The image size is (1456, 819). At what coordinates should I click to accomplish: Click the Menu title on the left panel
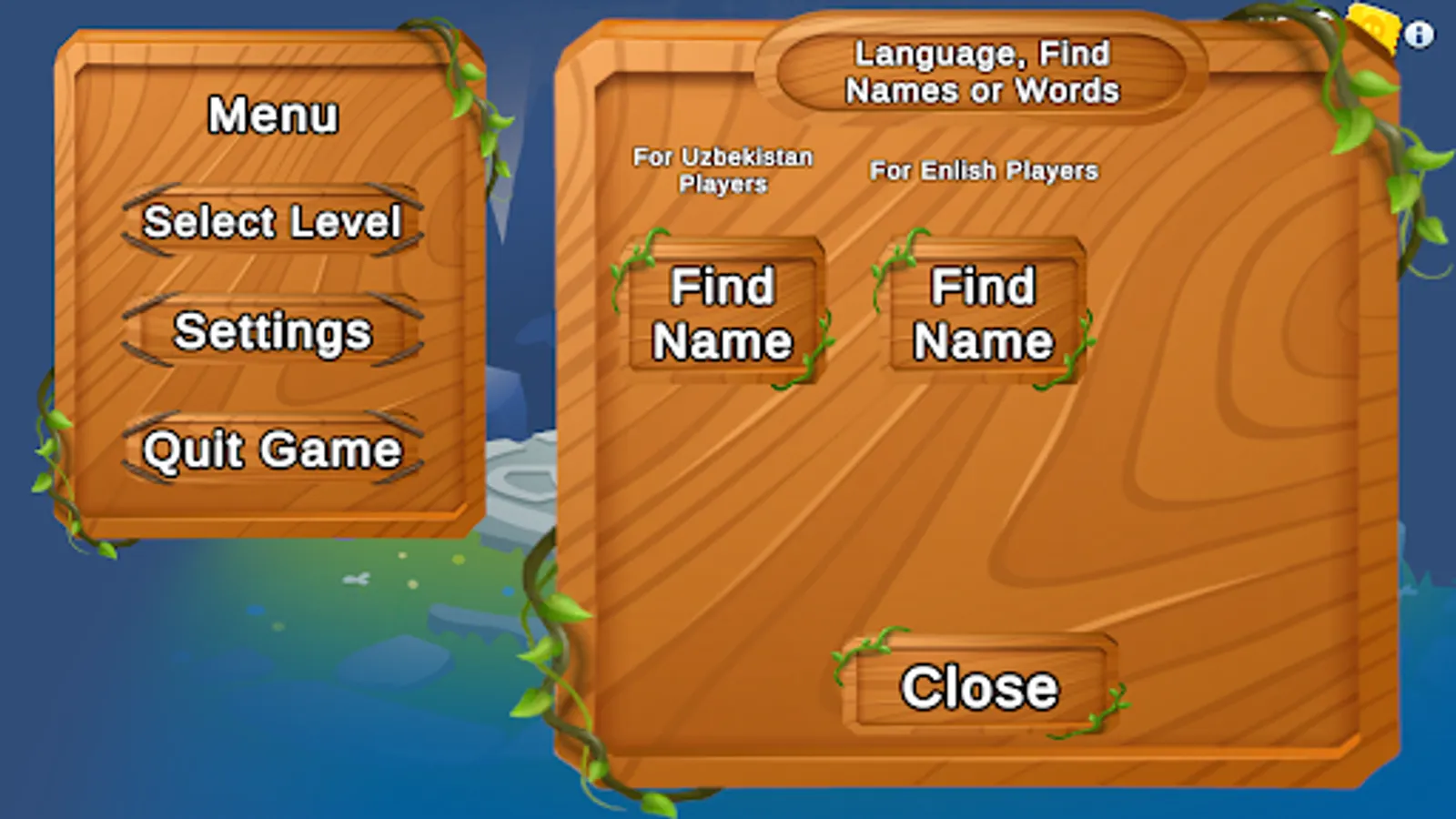(271, 115)
